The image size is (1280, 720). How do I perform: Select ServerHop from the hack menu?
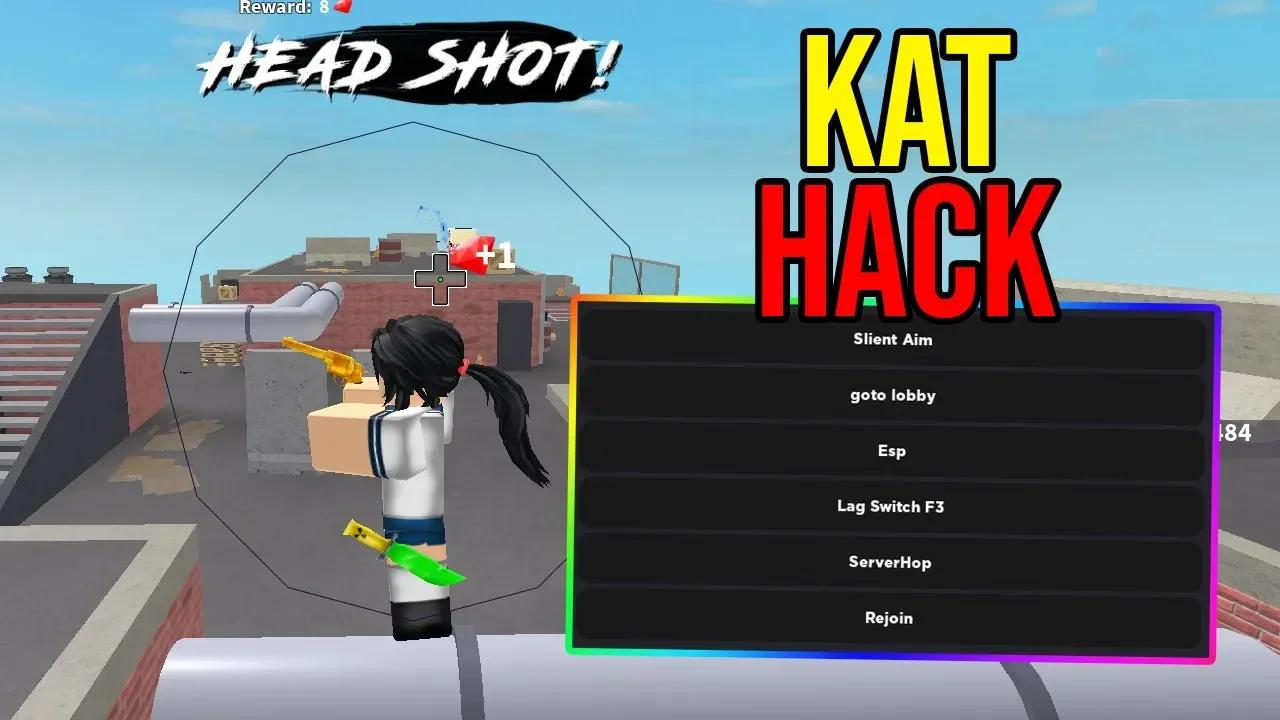[892, 562]
